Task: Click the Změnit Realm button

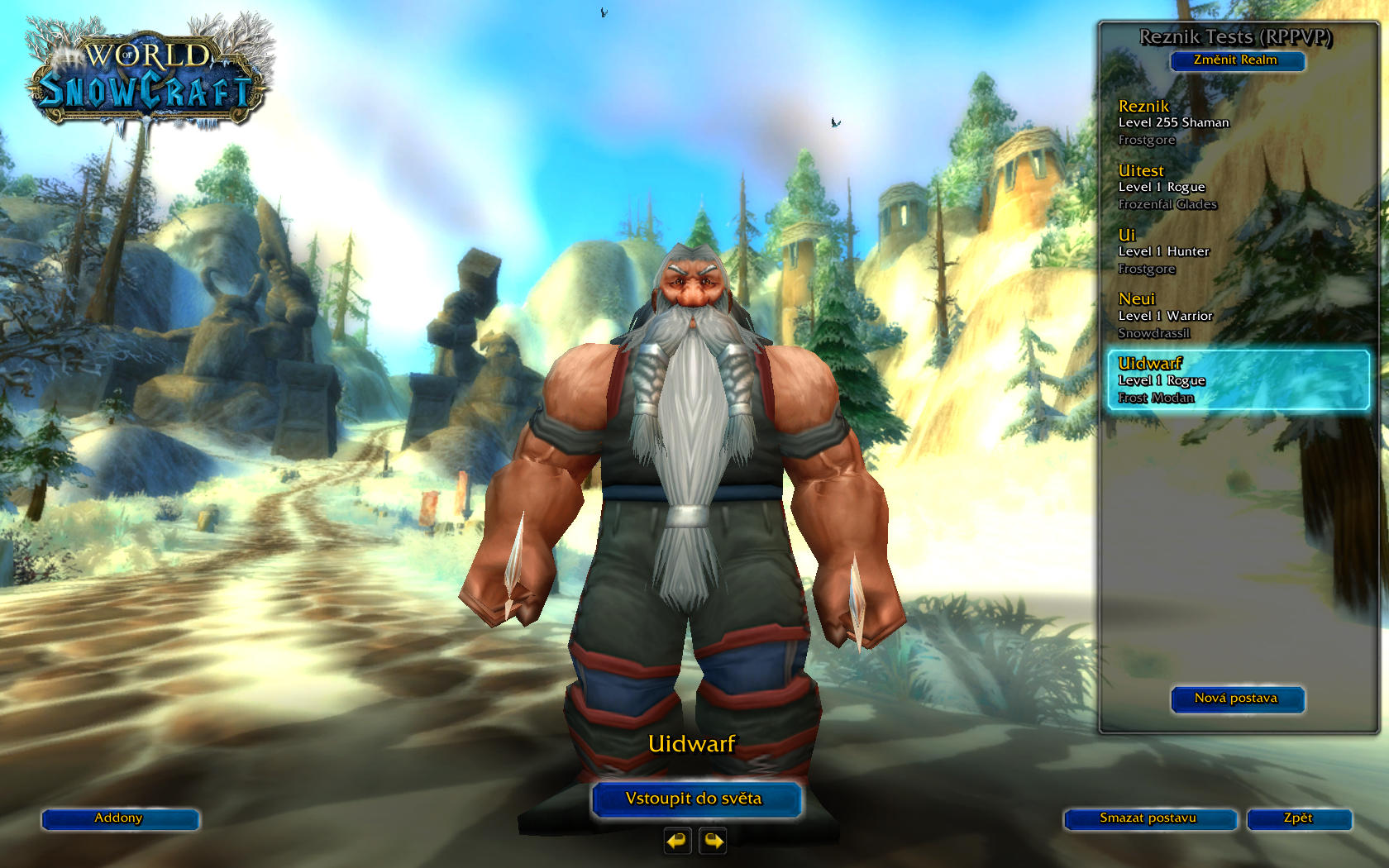Action: click(1237, 60)
